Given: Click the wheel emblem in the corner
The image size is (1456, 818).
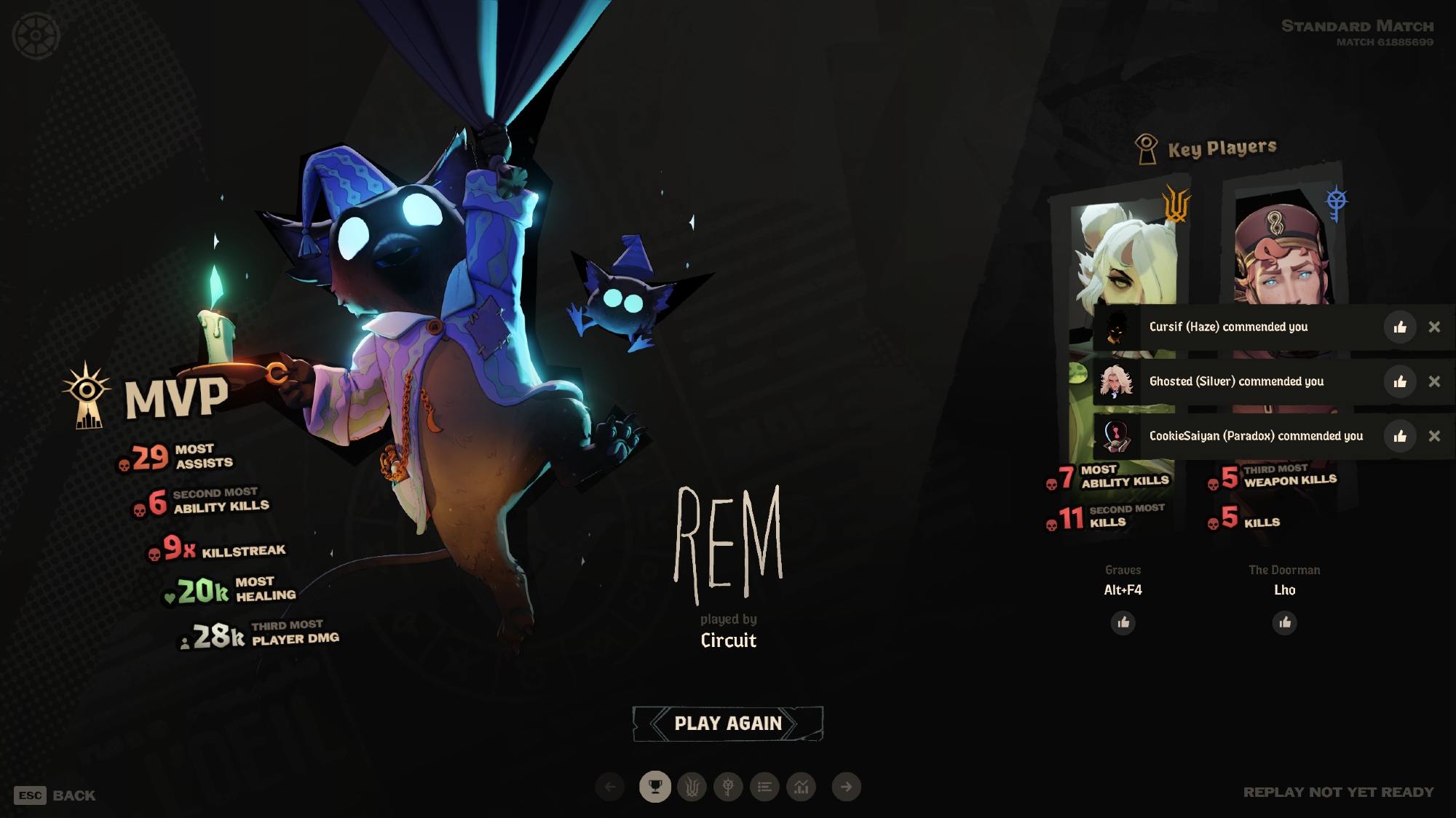Looking at the screenshot, I should click(x=35, y=35).
